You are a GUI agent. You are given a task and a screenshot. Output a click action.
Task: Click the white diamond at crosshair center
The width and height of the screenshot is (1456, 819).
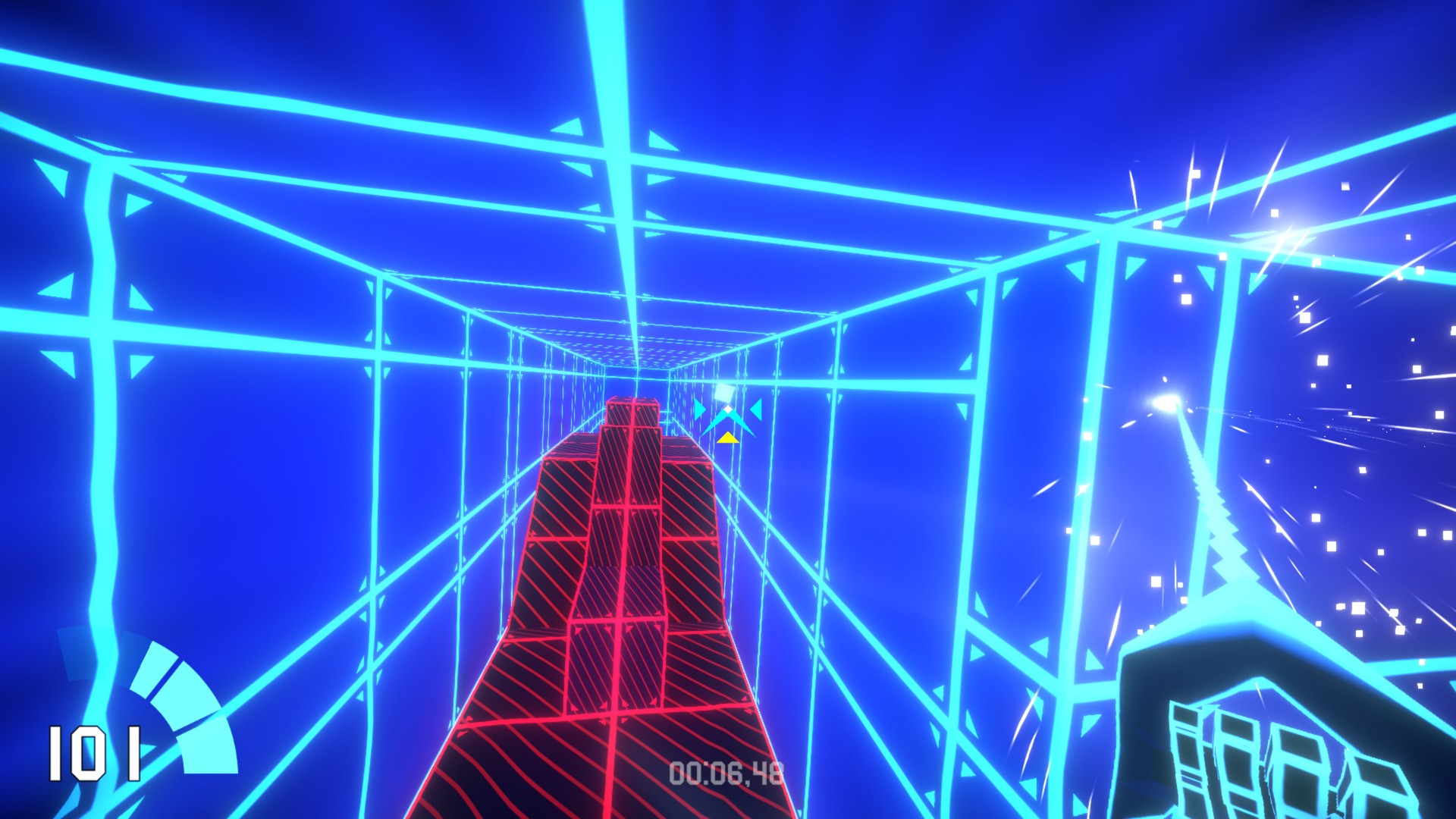[x=727, y=408]
